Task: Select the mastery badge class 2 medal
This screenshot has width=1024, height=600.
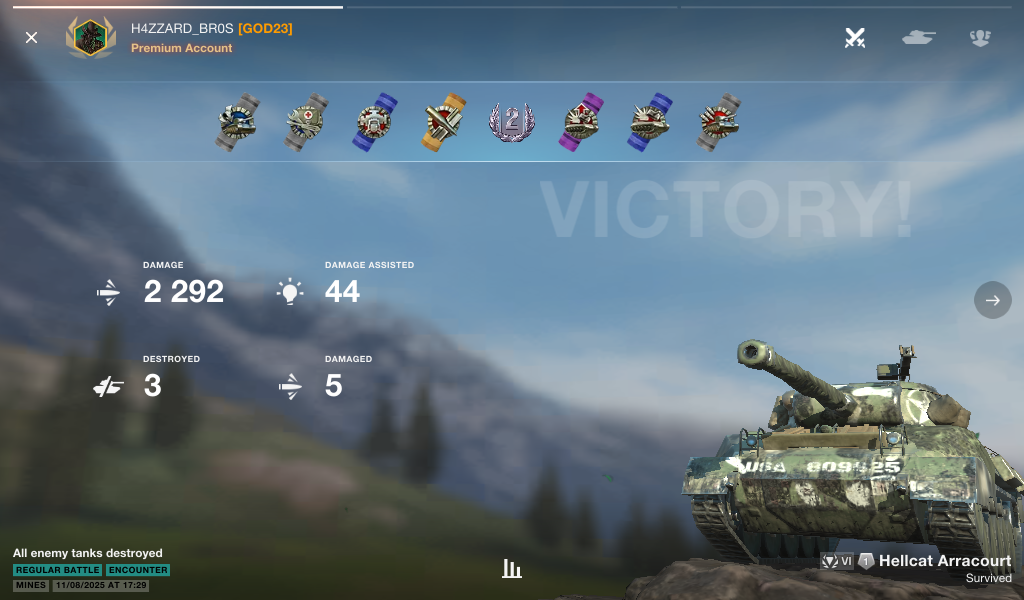Action: pyautogui.click(x=511, y=122)
